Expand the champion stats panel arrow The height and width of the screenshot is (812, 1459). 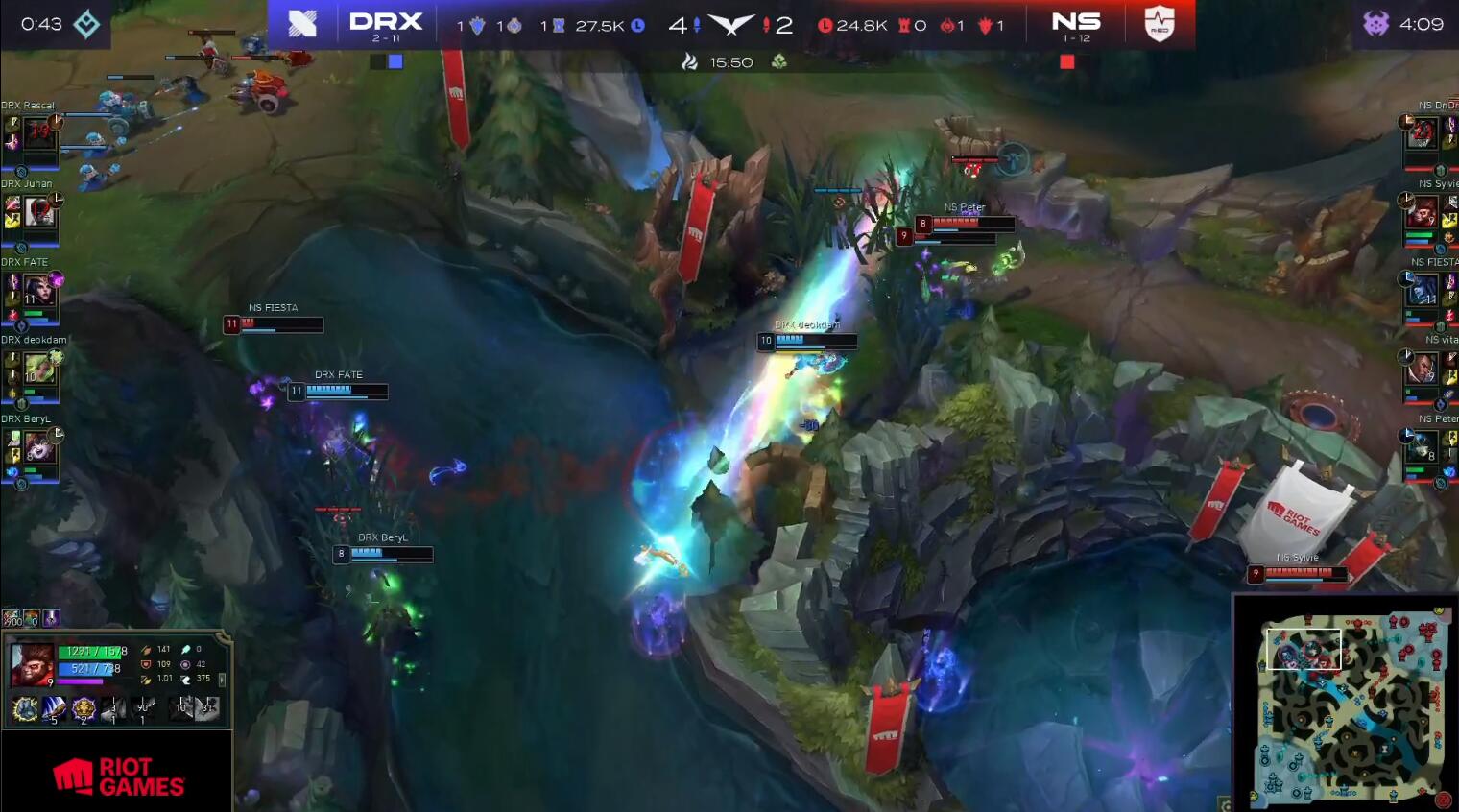pos(223,679)
